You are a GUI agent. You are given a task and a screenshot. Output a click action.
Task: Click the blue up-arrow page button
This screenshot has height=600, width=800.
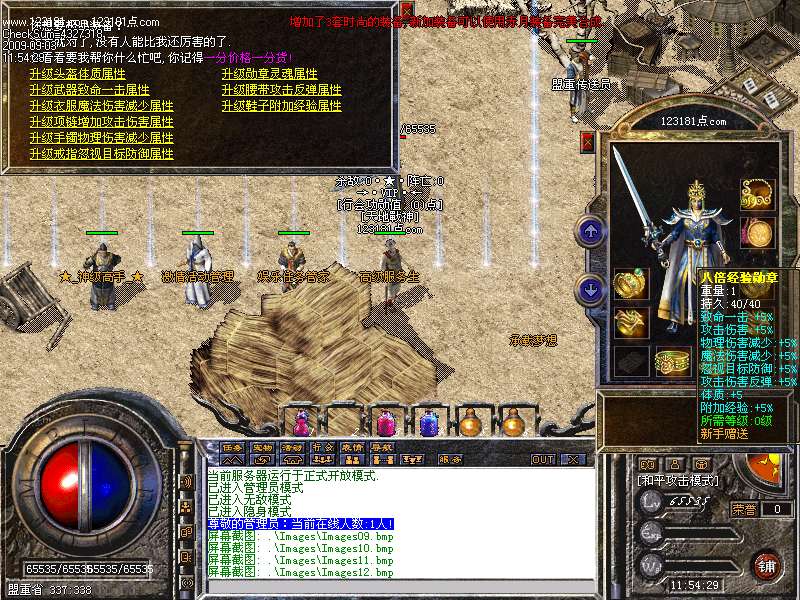(x=589, y=232)
